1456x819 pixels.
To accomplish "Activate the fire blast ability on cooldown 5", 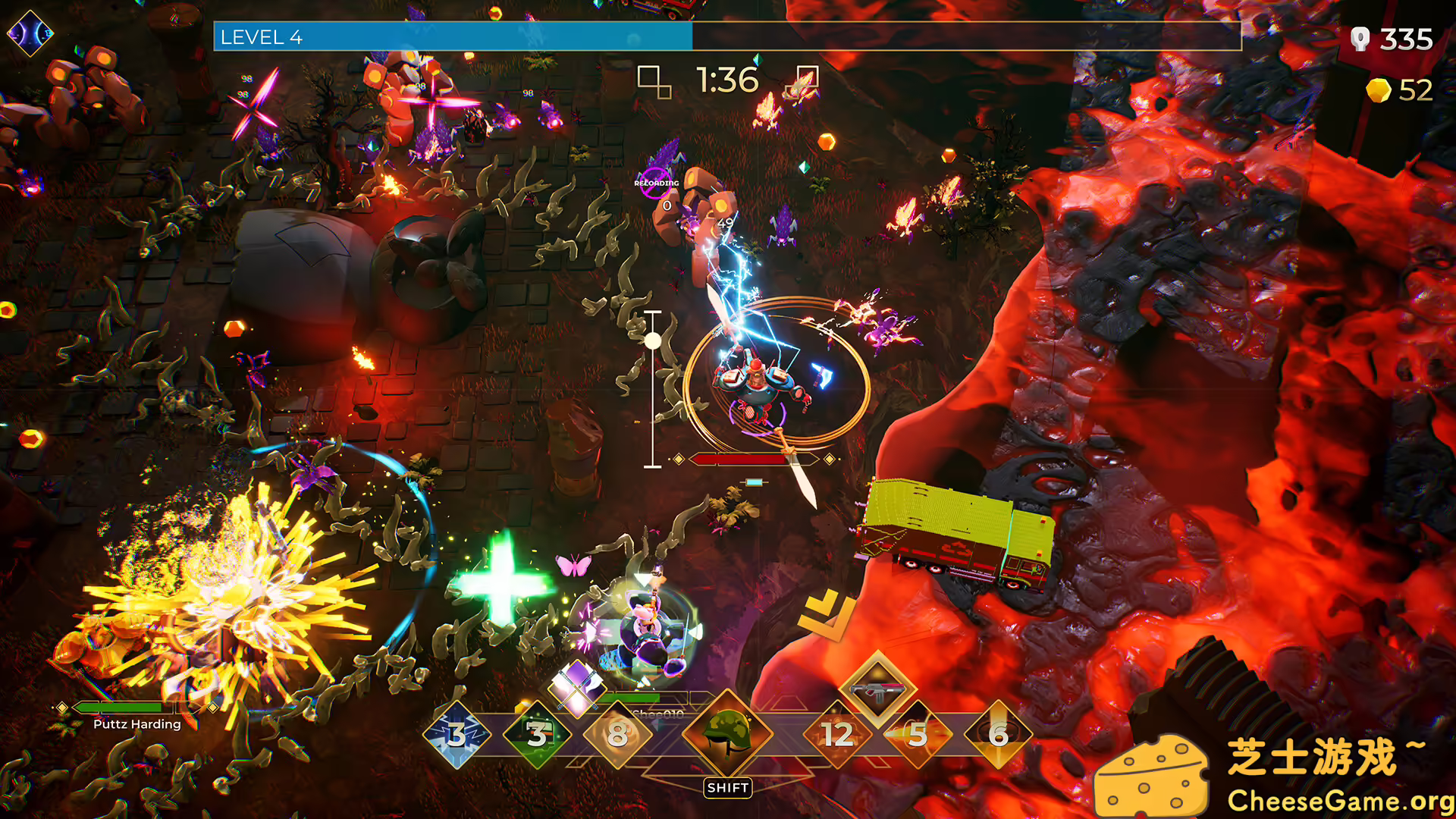I will click(918, 734).
